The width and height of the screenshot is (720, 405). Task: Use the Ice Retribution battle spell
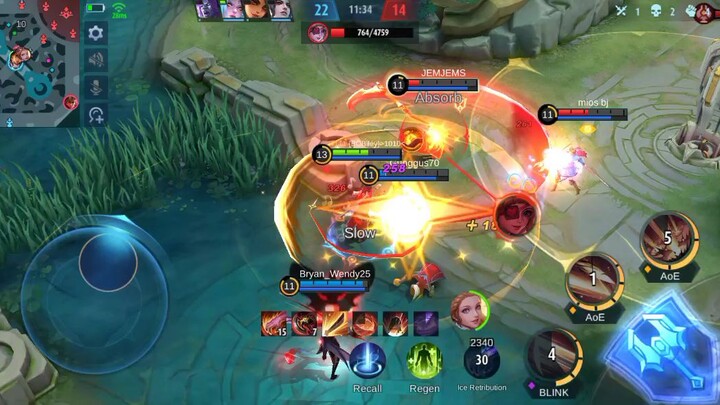pos(482,358)
